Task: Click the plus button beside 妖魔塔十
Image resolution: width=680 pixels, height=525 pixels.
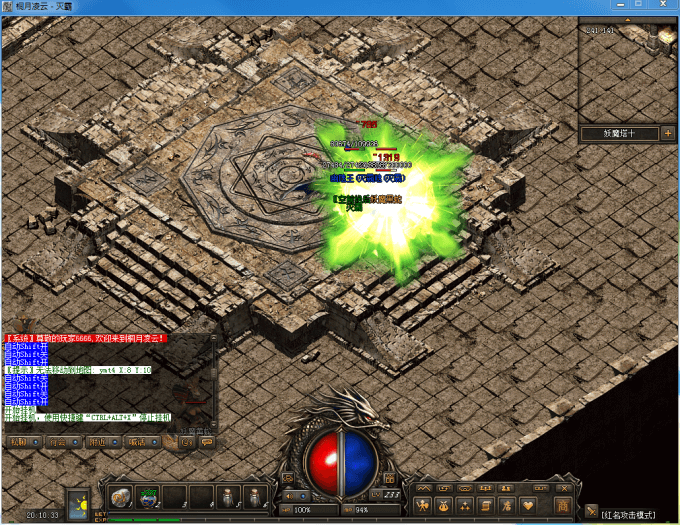Action: [x=667, y=133]
